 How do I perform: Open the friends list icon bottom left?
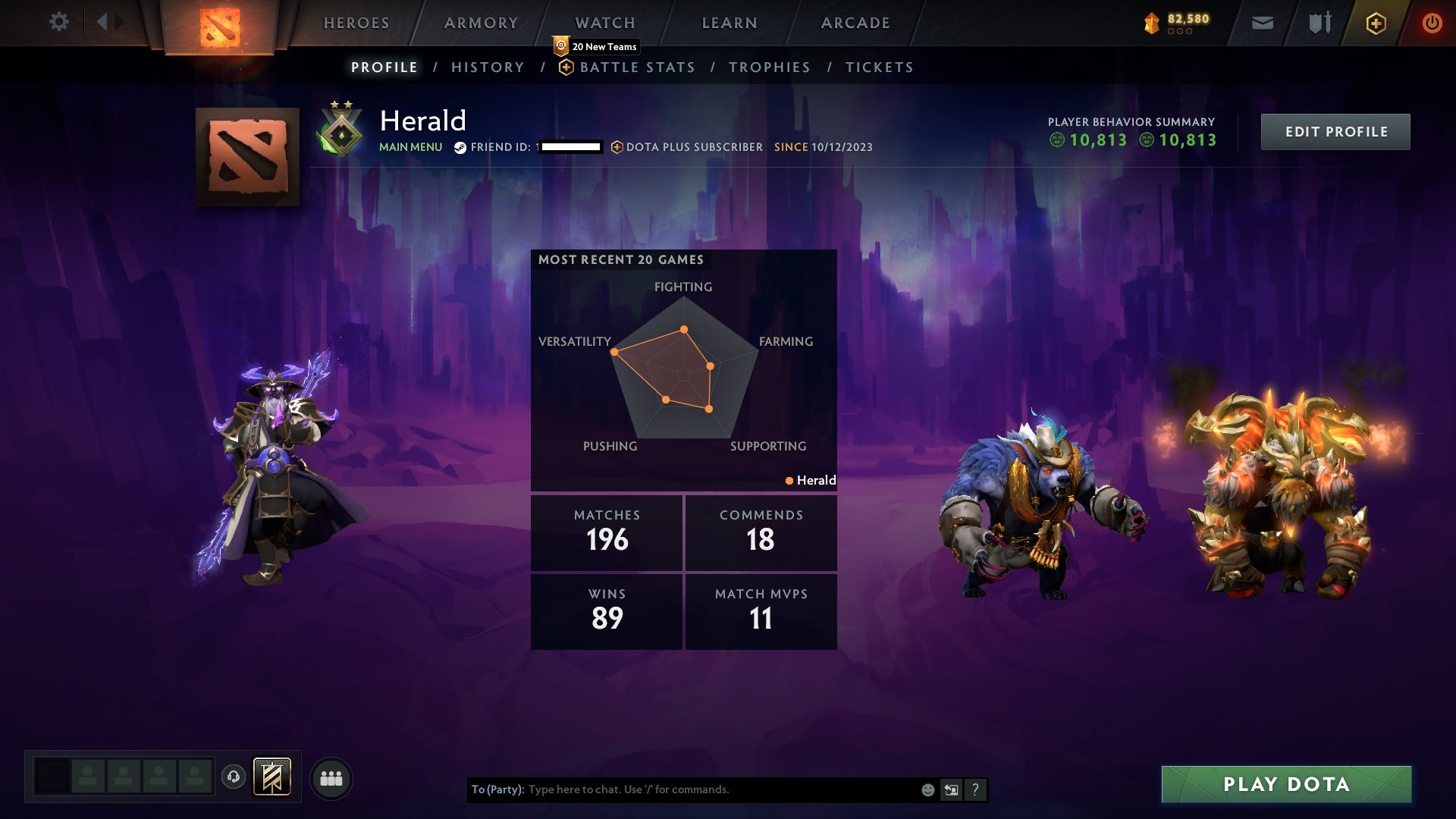332,777
